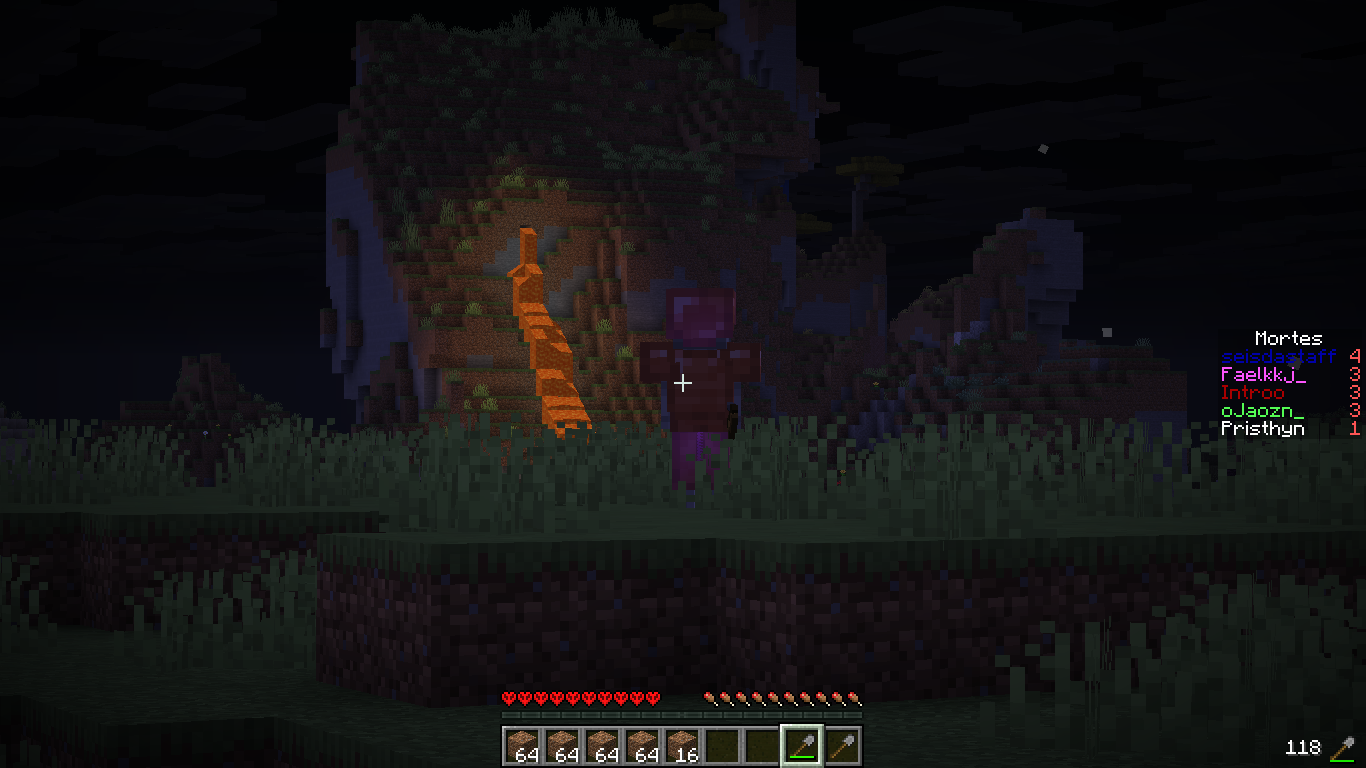Choose the highlighted shovel with green durability bar
1366x768 pixels.
pyautogui.click(x=801, y=746)
